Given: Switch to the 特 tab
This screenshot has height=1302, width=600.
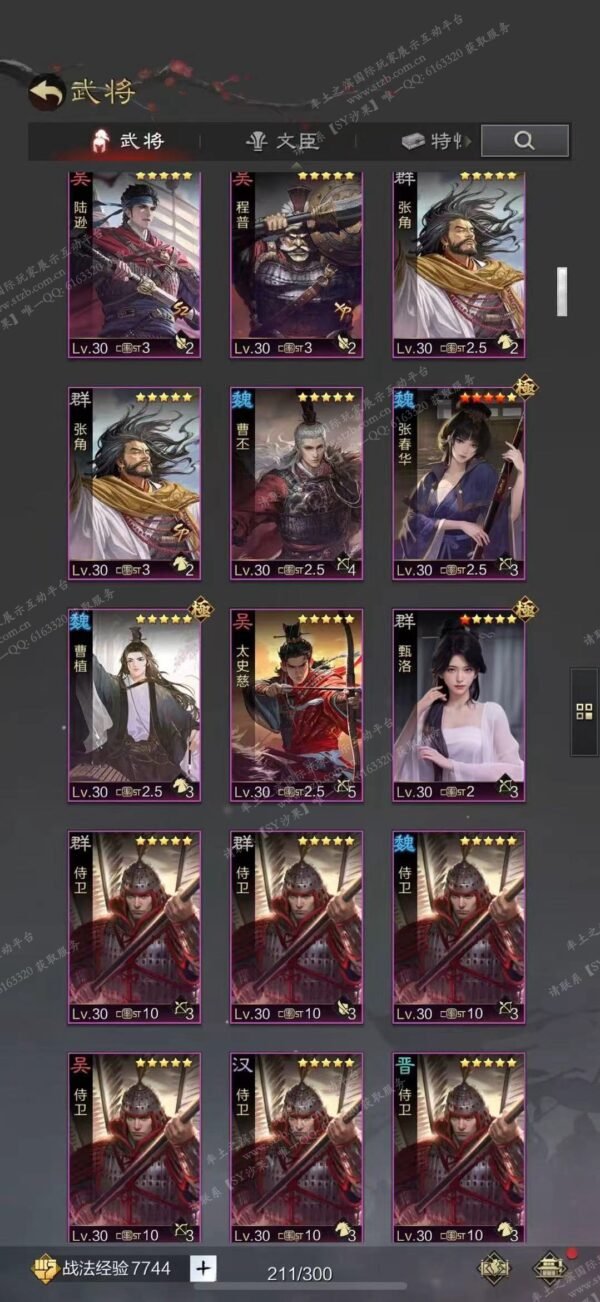Looking at the screenshot, I should pyautogui.click(x=436, y=141).
